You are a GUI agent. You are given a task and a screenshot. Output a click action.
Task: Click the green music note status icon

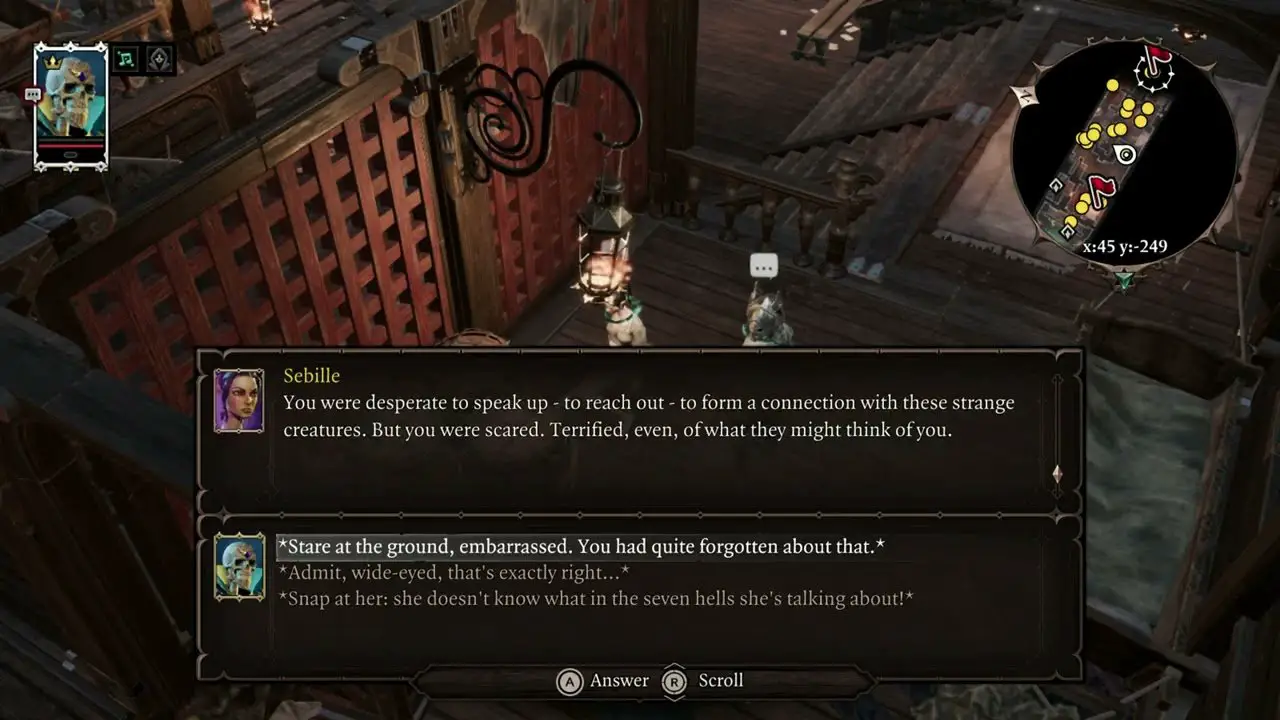[x=126, y=59]
